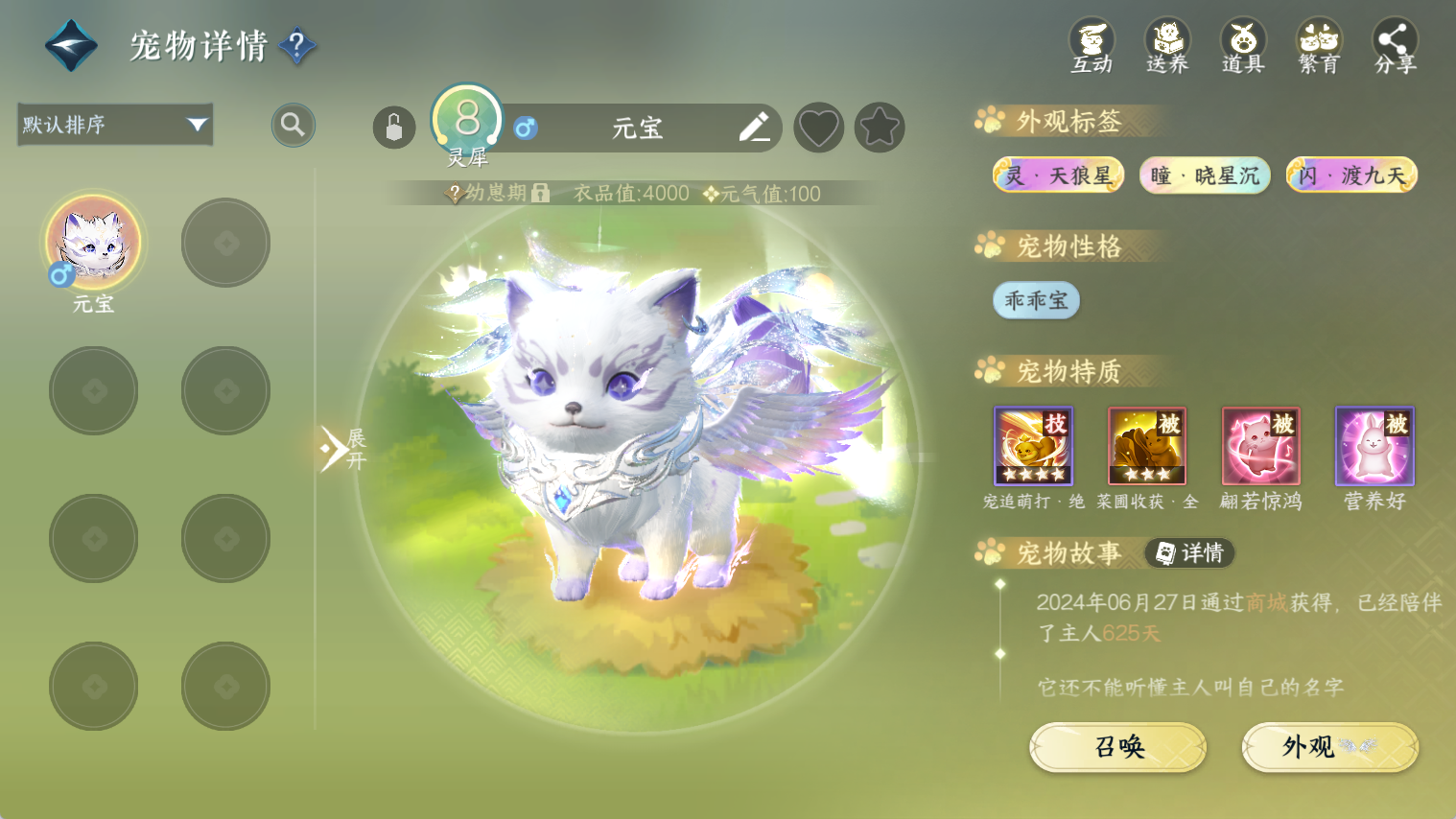Open the 互动 interaction menu
1456x819 pixels.
[1092, 46]
